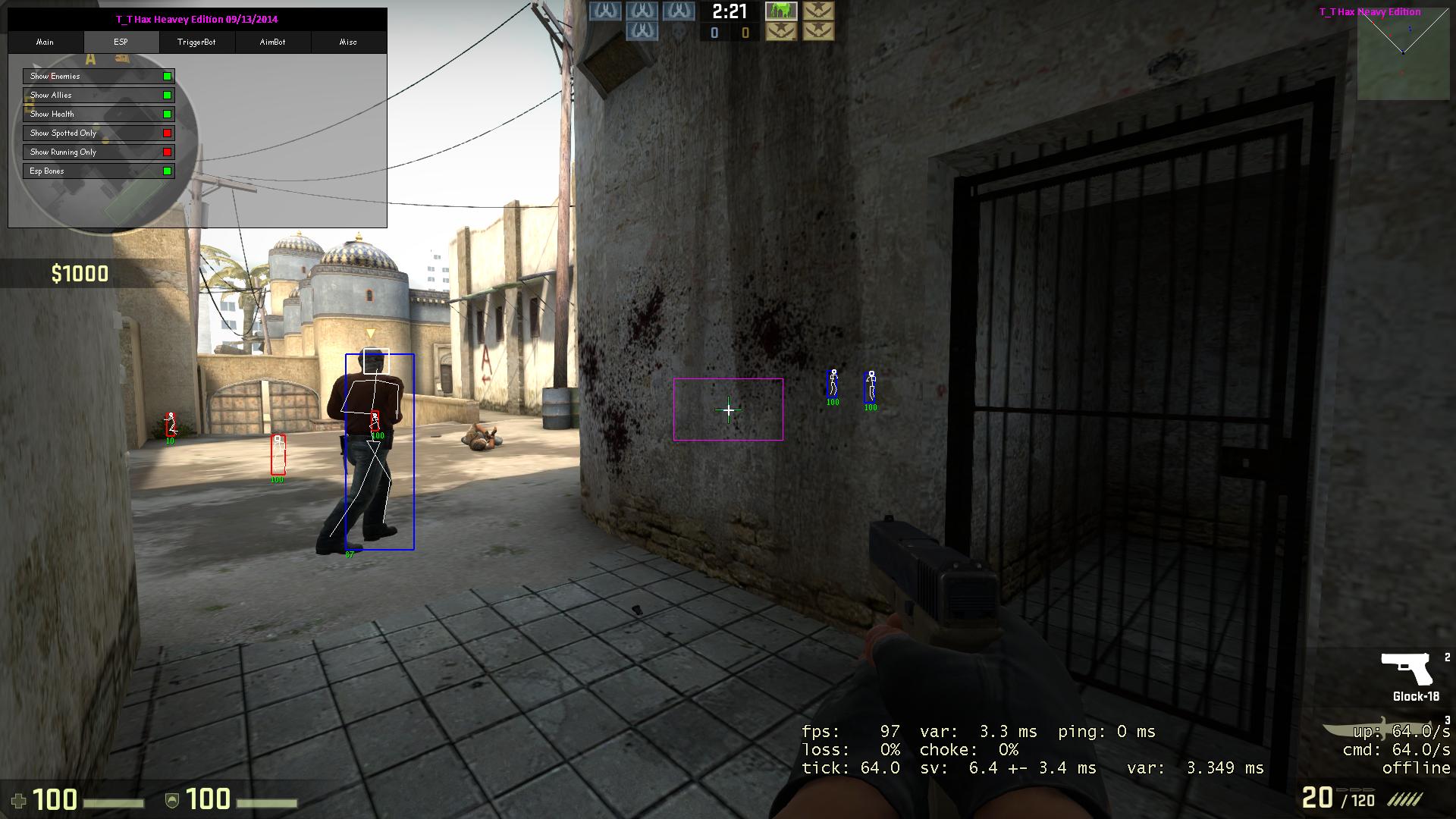1456x819 pixels.
Task: Click the leftmost CT player avatar in top bar
Action: point(607,11)
